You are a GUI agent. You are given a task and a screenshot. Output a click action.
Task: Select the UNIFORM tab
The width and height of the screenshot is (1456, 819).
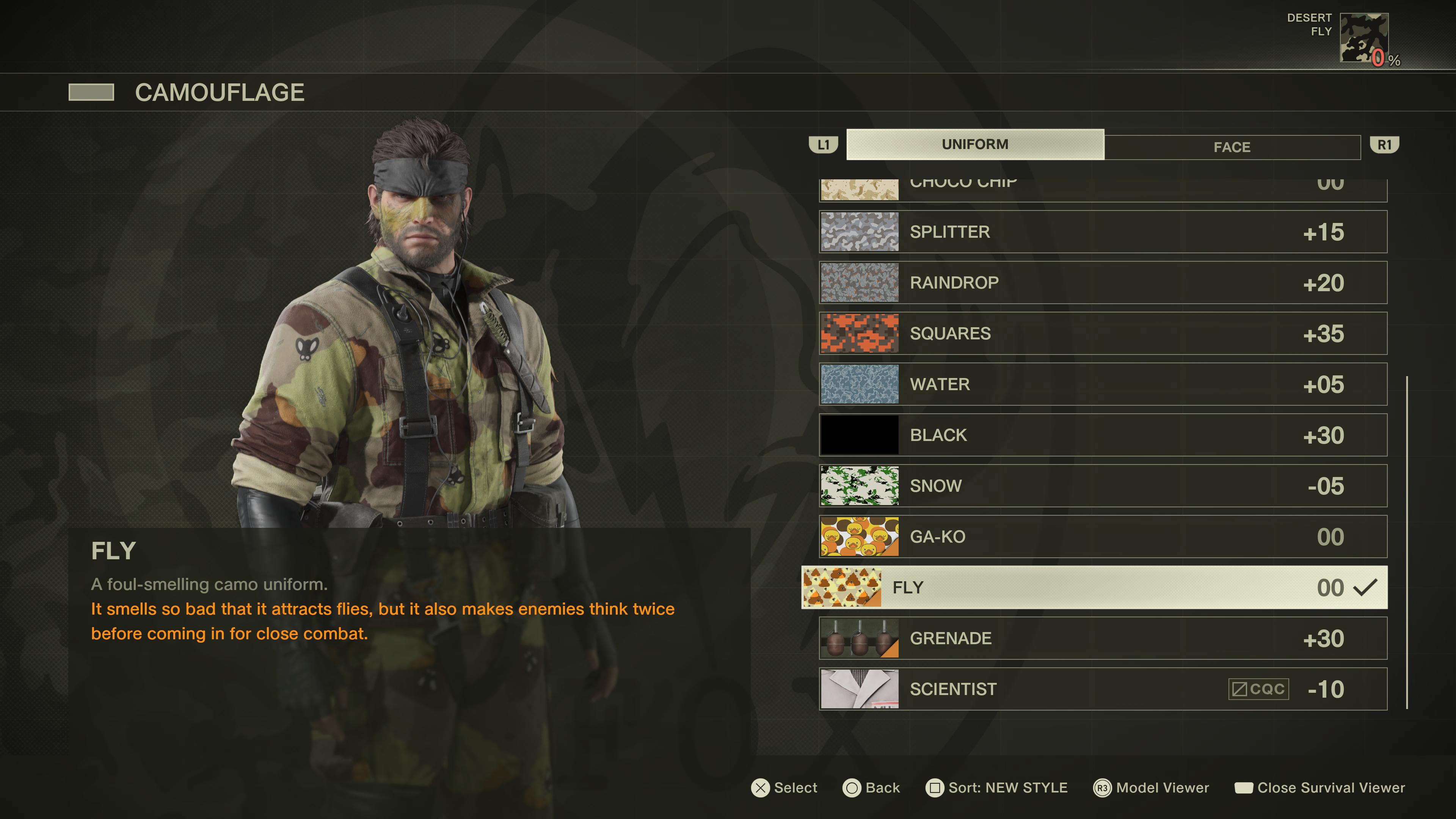pyautogui.click(x=974, y=145)
